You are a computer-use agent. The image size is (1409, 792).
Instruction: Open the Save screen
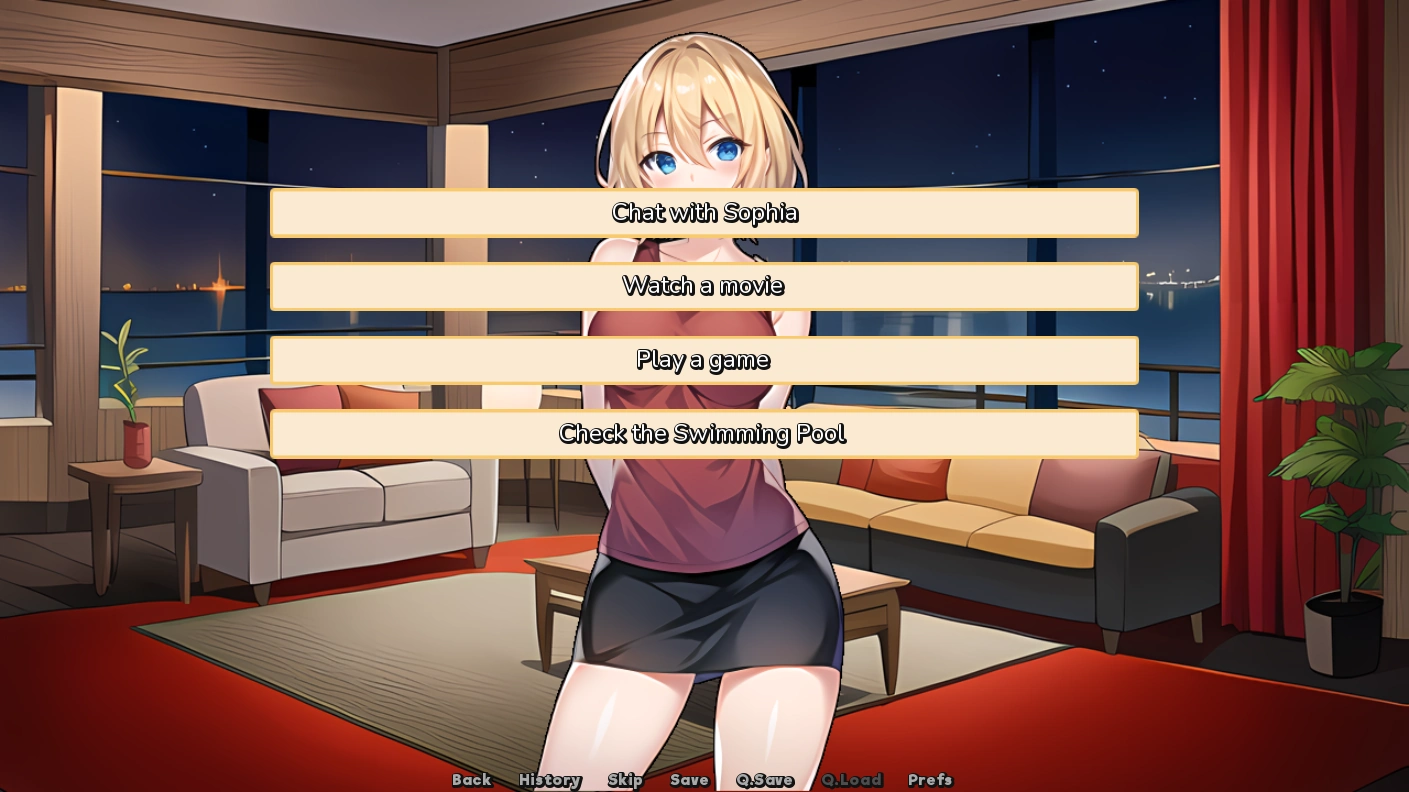pyautogui.click(x=689, y=780)
